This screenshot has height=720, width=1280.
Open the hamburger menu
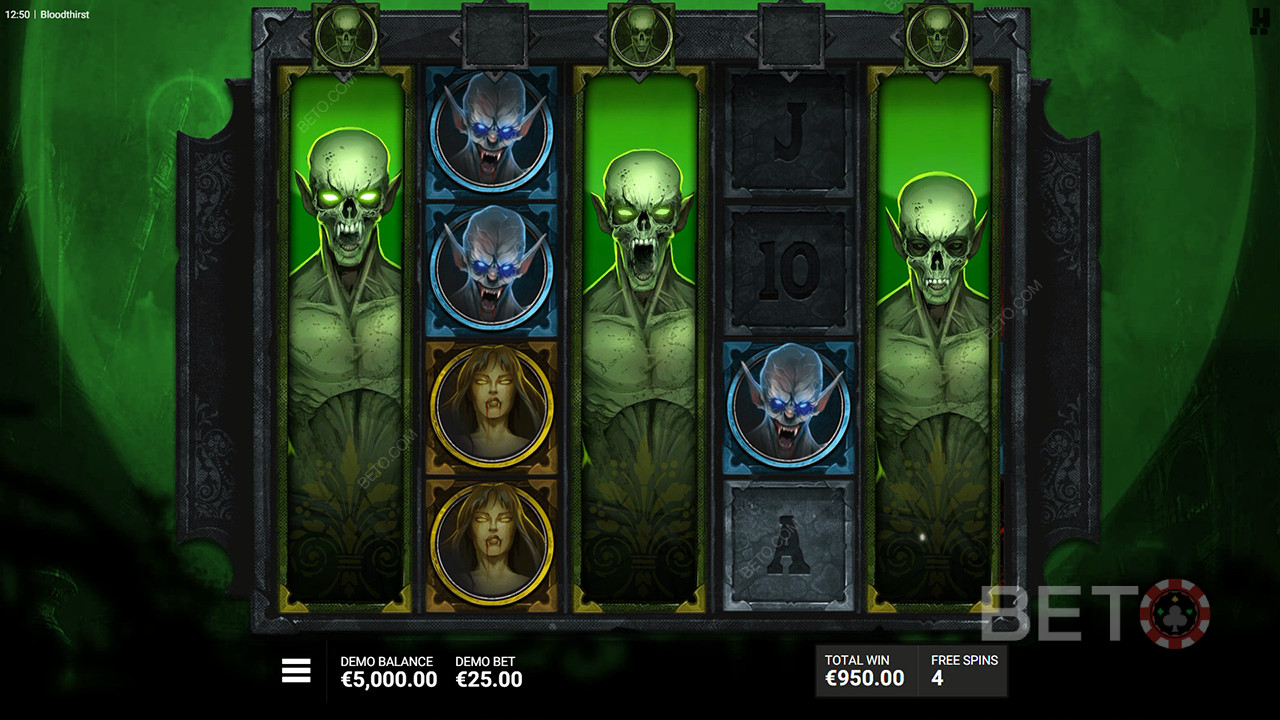(x=296, y=671)
